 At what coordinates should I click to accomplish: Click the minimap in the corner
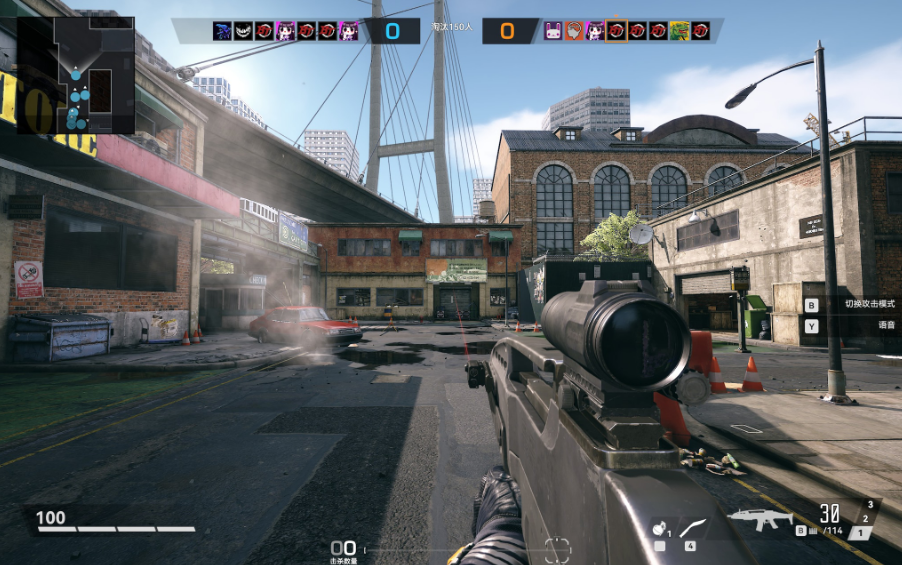[x=76, y=75]
